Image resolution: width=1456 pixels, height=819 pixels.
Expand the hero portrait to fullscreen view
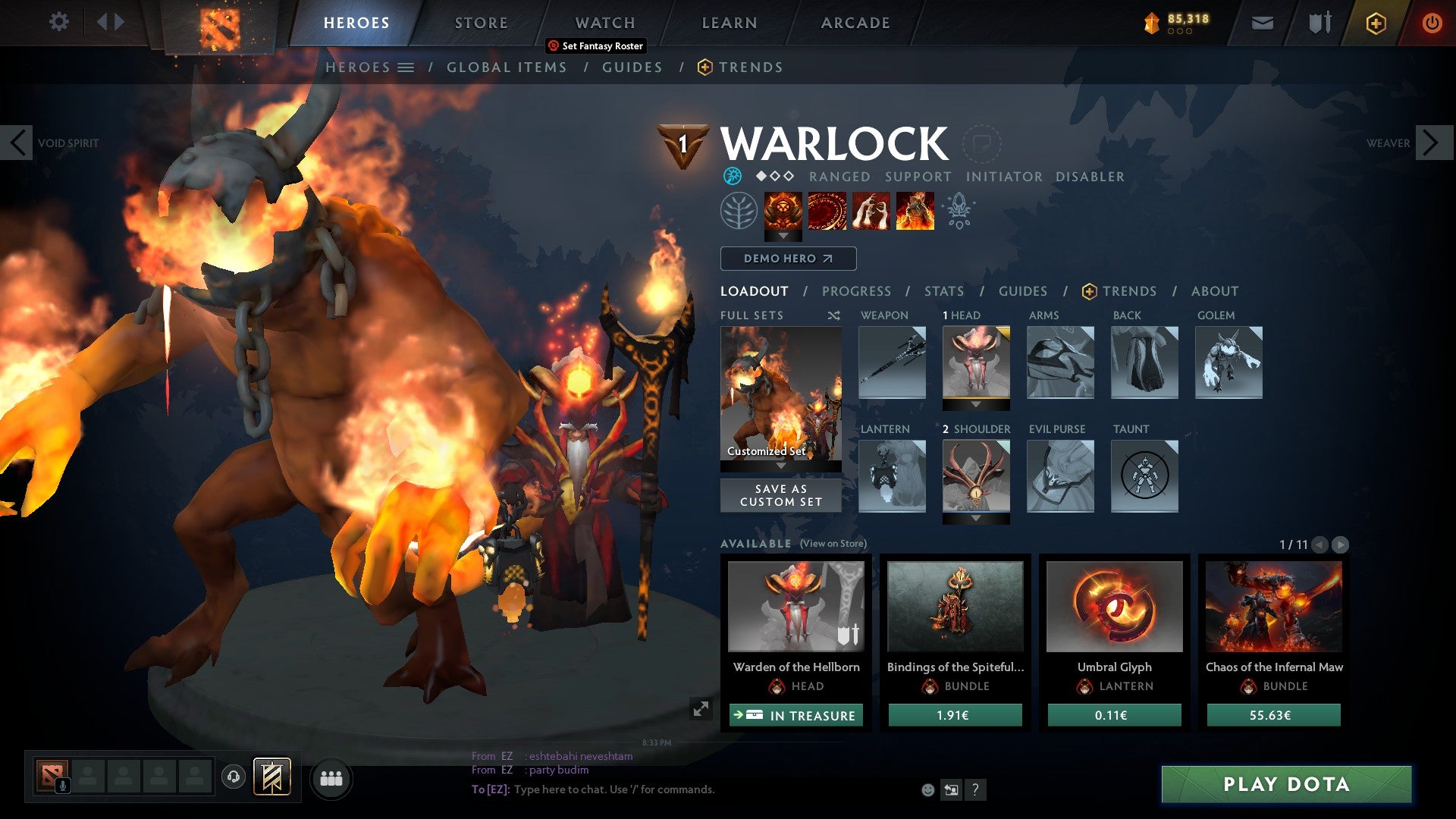[x=699, y=708]
